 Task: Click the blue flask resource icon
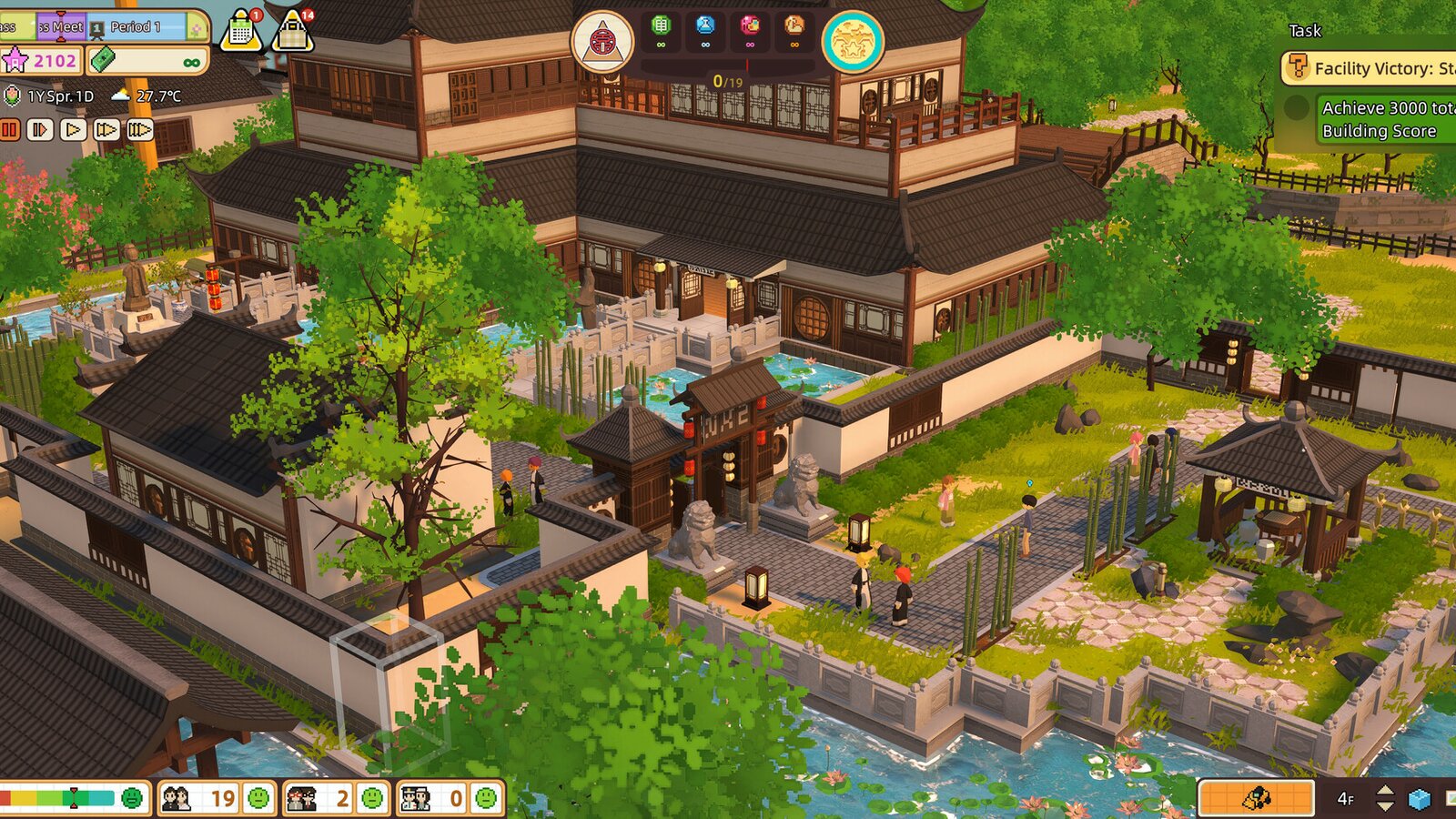click(706, 25)
